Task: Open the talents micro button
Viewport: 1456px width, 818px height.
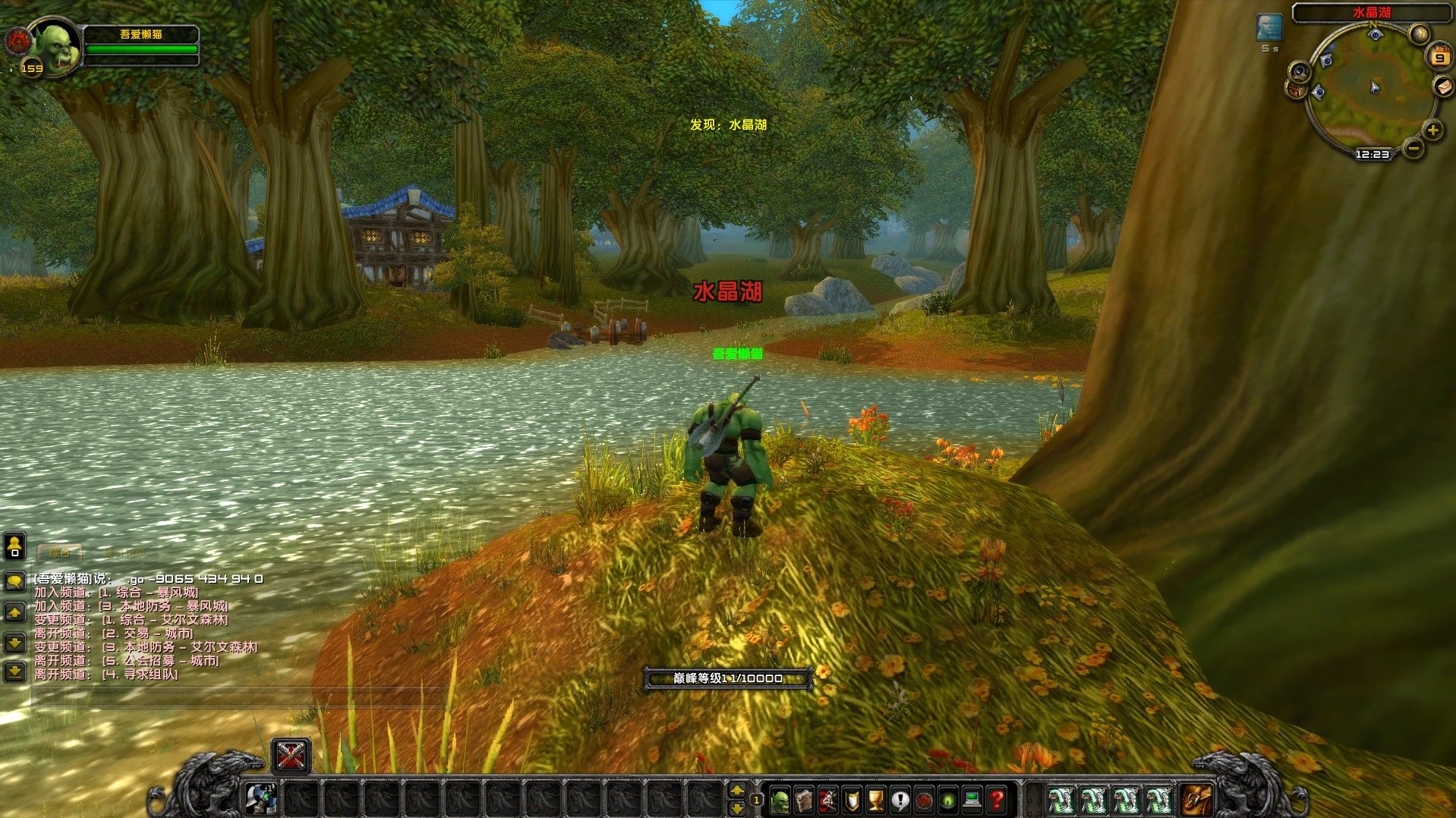Action: [828, 800]
